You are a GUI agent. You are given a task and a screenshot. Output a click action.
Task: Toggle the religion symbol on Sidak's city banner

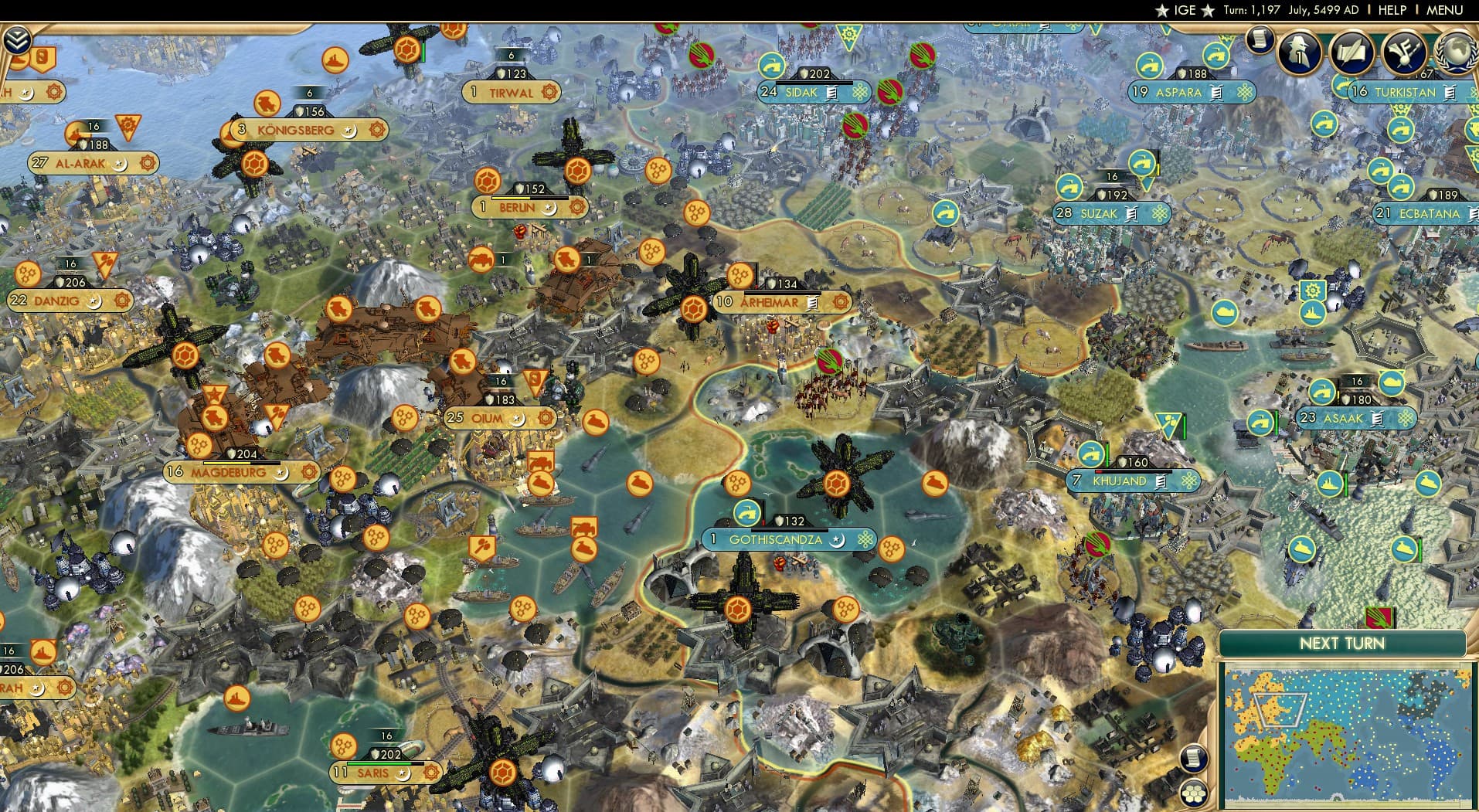(x=860, y=93)
